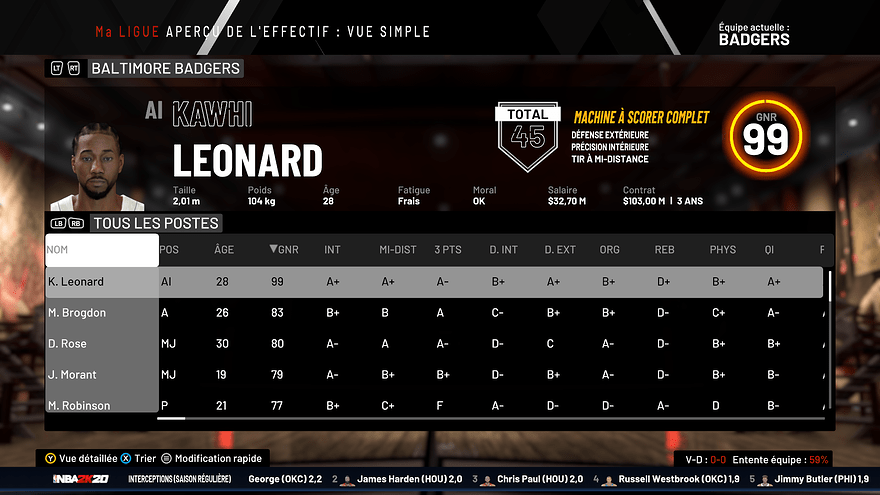Sort players by the POS column
This screenshot has height=495, width=880.
pyautogui.click(x=170, y=250)
